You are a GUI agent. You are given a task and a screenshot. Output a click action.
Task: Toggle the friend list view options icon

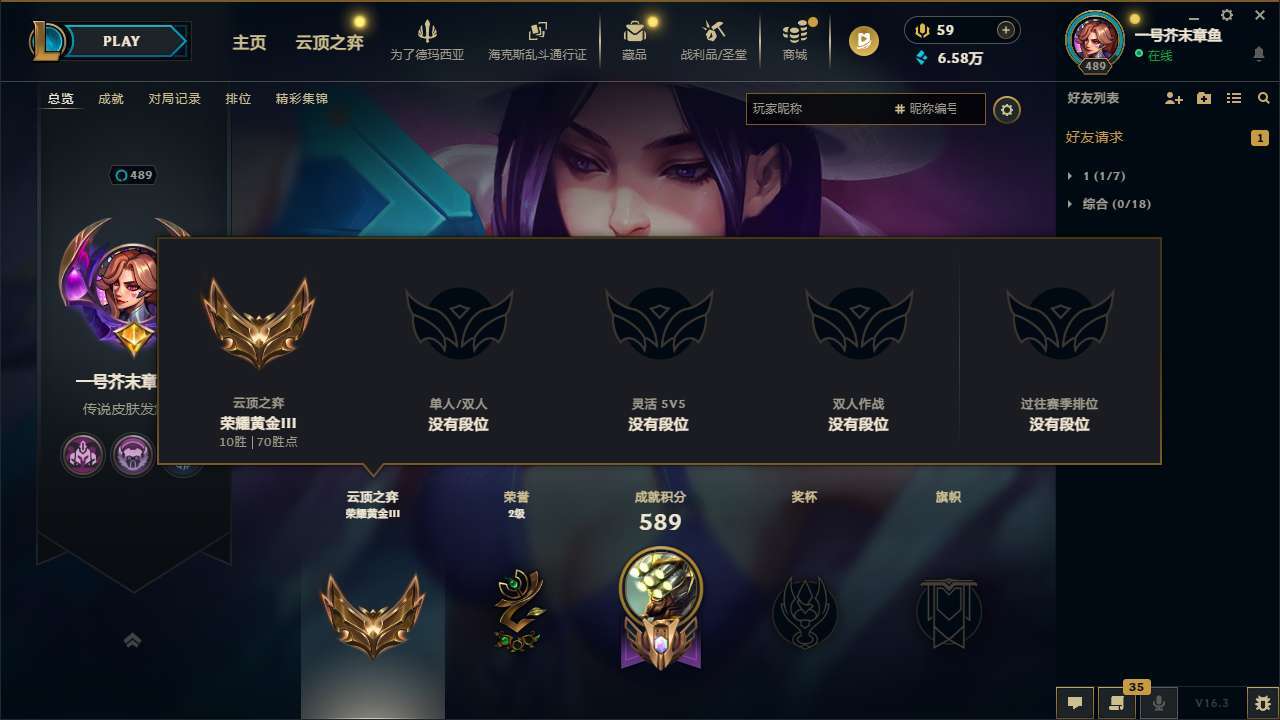click(x=1236, y=98)
